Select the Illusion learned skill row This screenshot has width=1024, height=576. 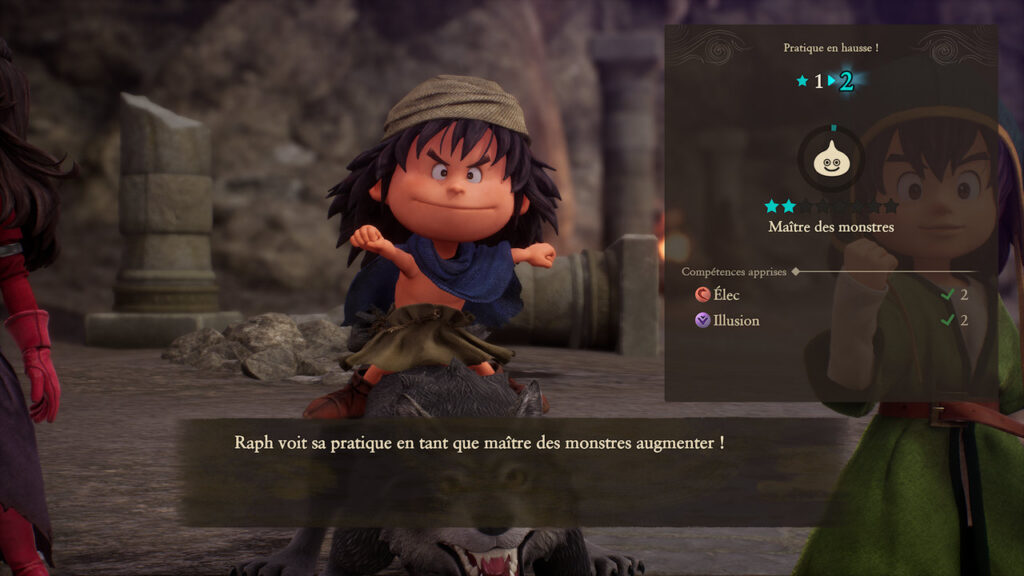[x=830, y=321]
